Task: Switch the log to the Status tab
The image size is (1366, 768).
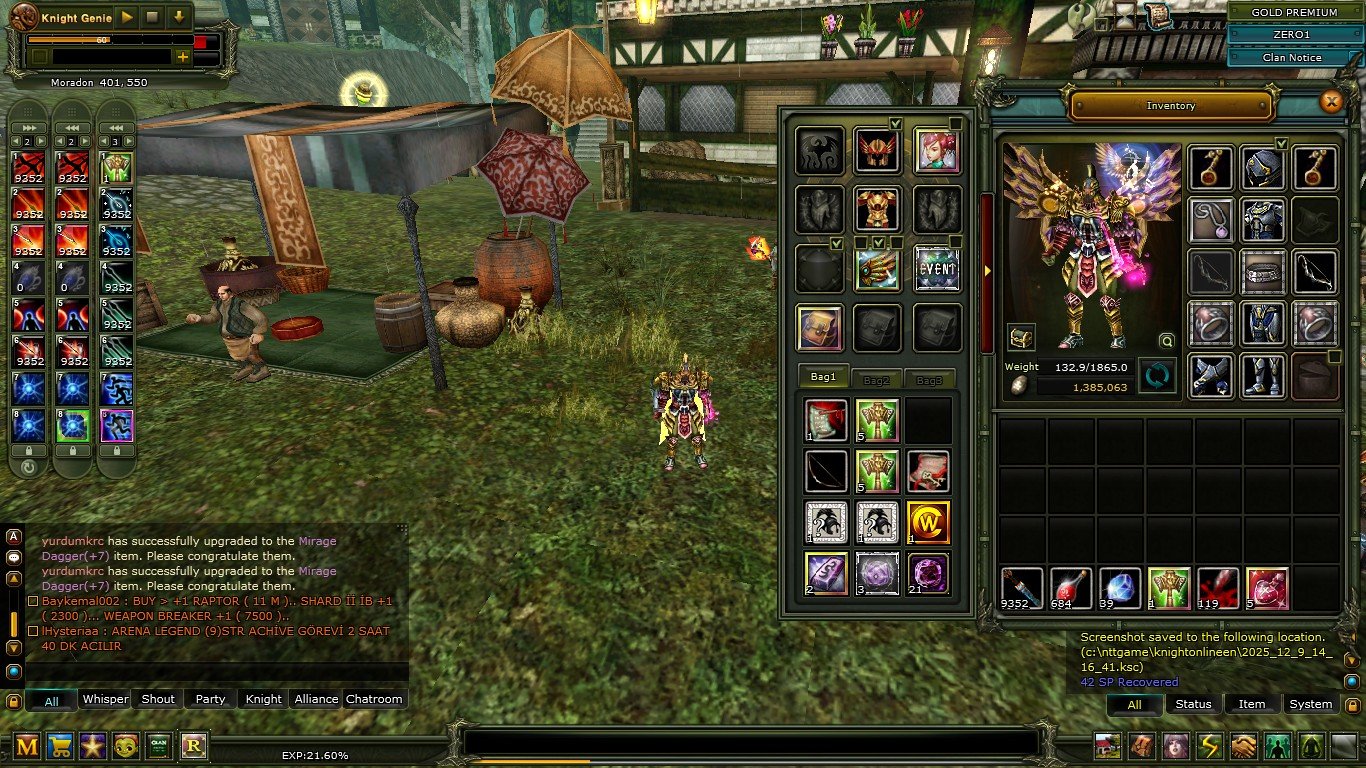Action: coord(1193,704)
